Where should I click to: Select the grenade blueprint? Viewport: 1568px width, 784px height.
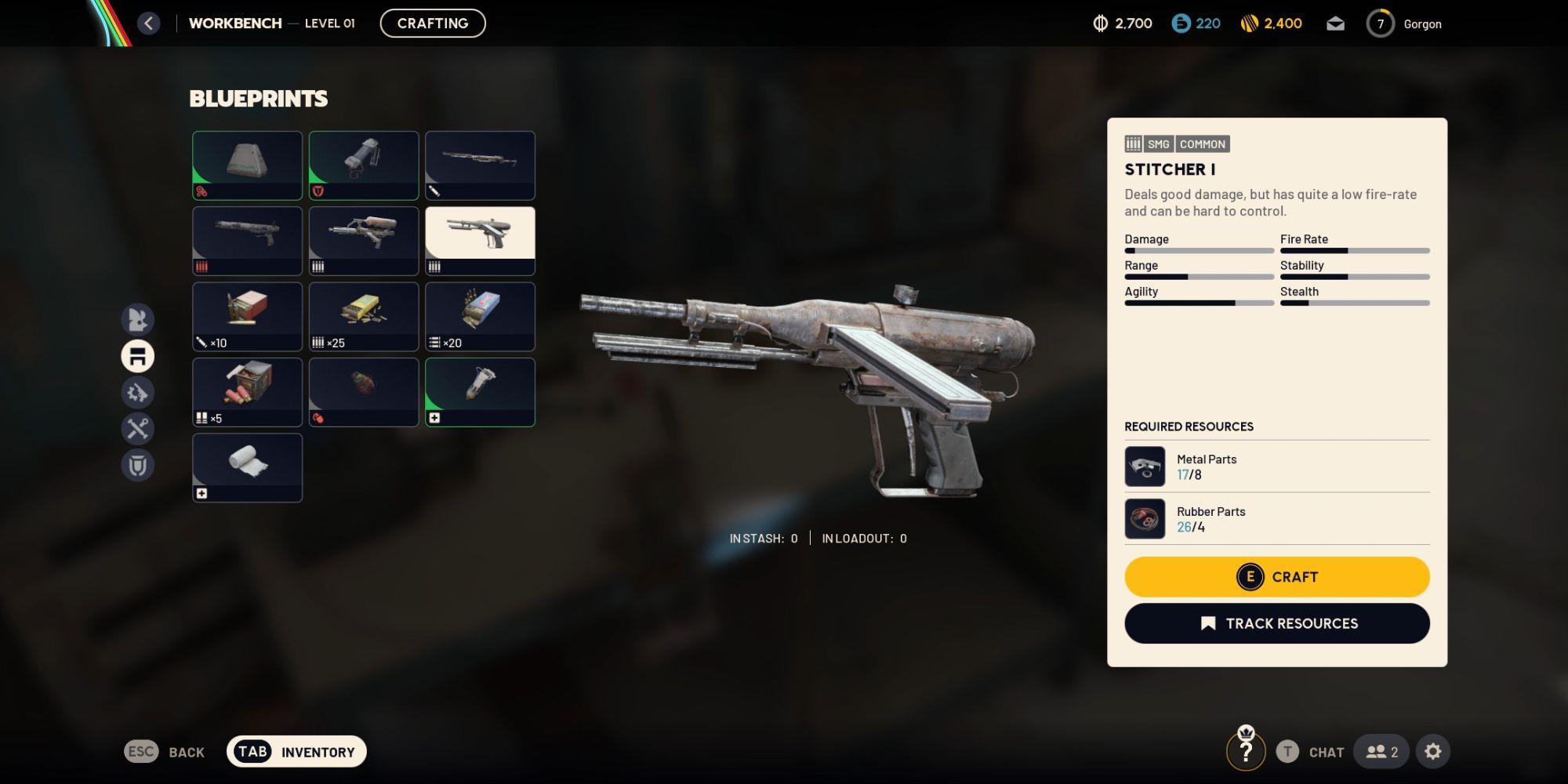tap(364, 392)
